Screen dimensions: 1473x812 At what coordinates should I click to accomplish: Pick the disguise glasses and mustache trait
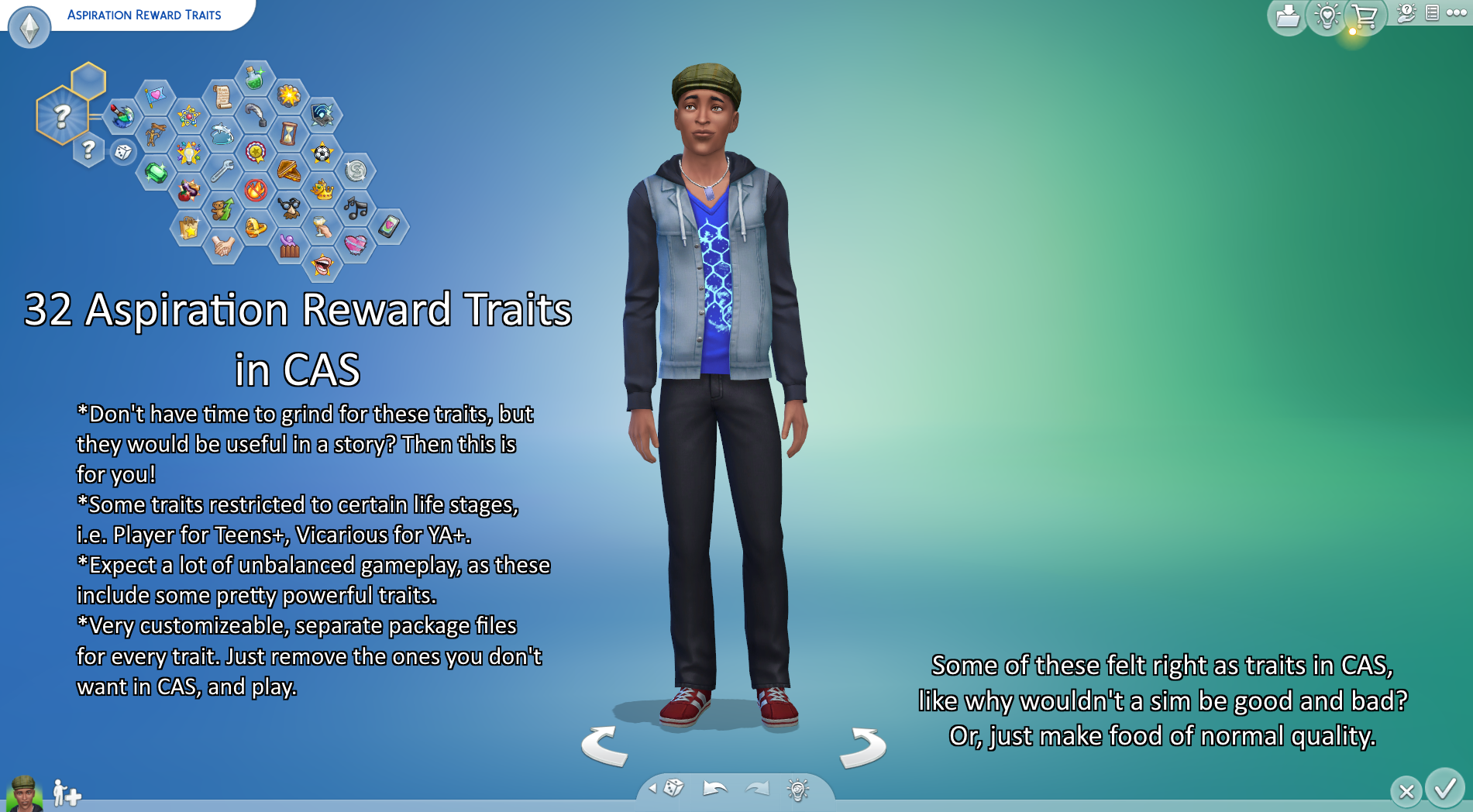[289, 208]
